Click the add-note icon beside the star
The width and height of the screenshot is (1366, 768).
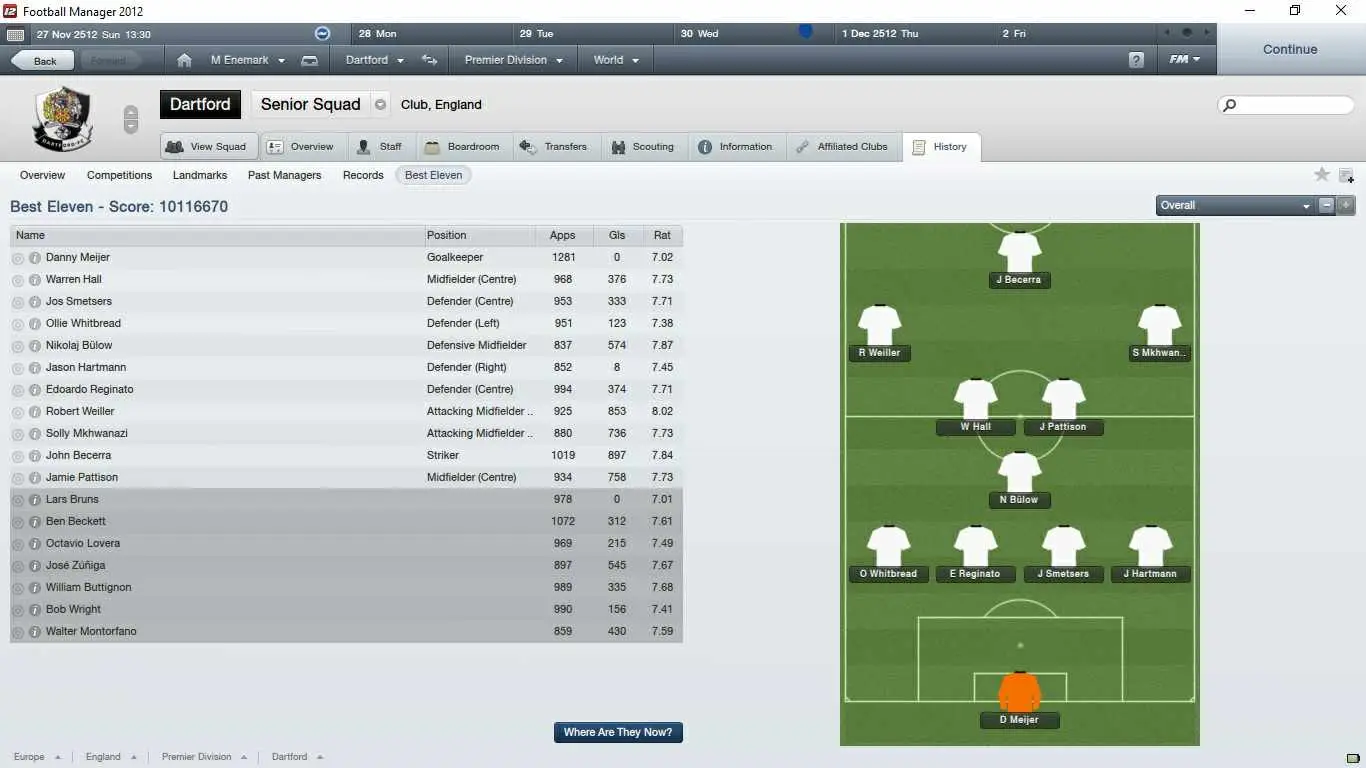point(1347,174)
